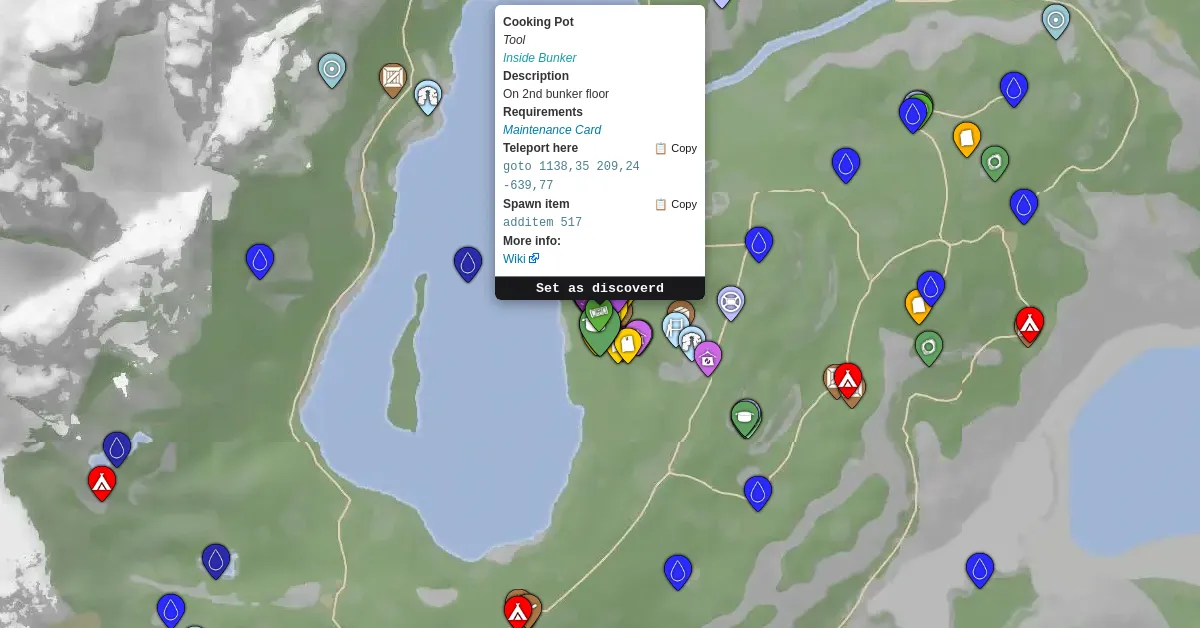
Task: Click the "Set as discoverd" button
Action: [599, 288]
